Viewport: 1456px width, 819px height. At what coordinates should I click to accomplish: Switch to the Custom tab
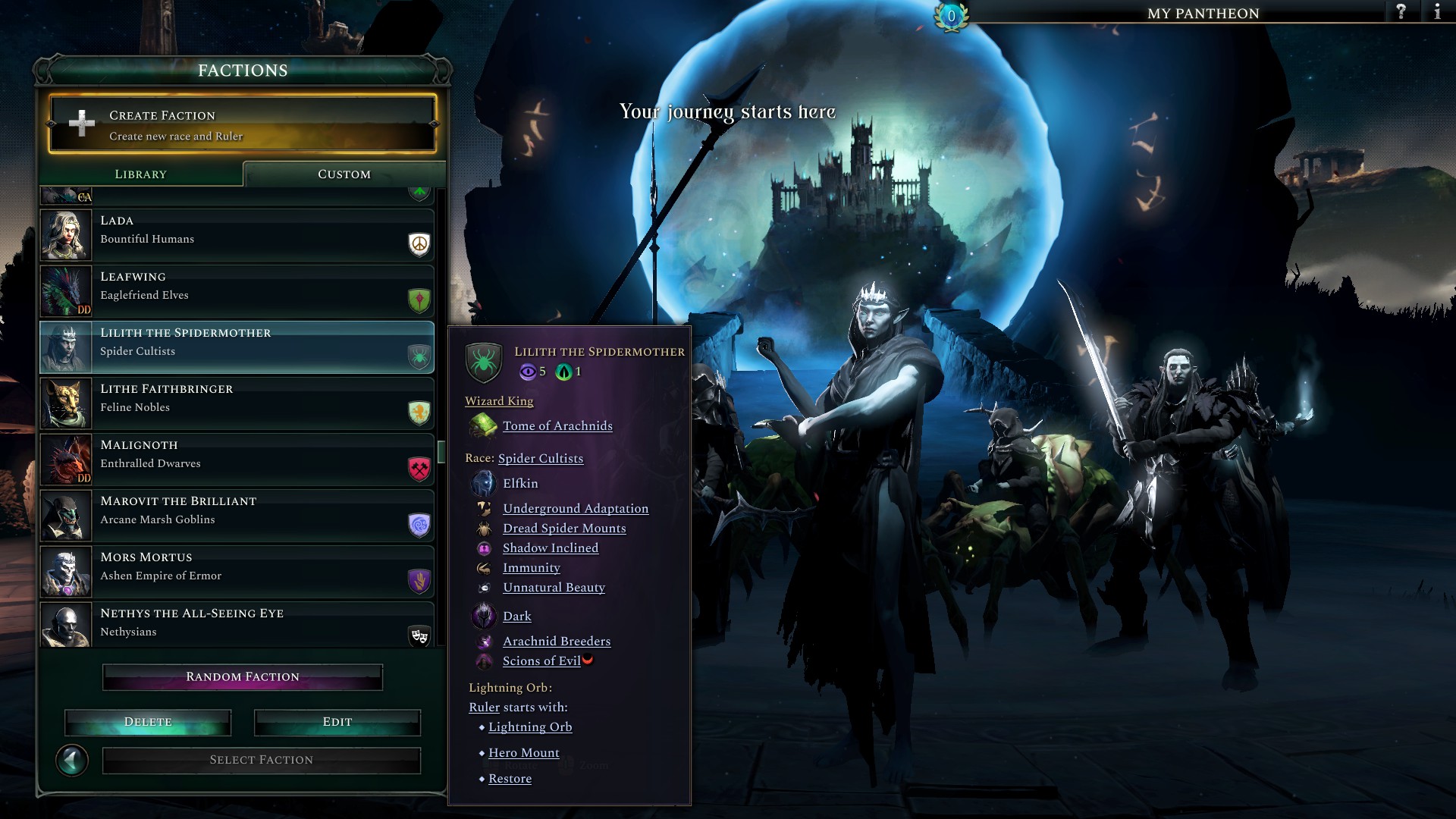[x=344, y=174]
